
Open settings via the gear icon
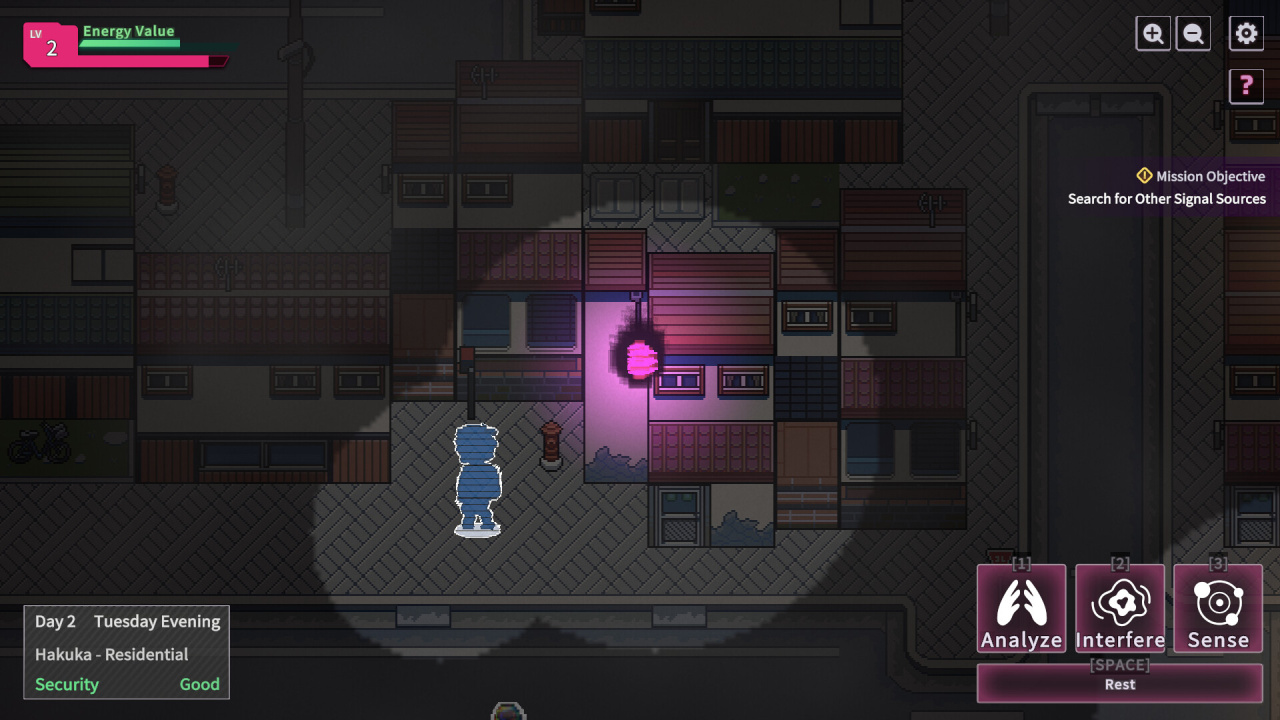coord(1246,34)
